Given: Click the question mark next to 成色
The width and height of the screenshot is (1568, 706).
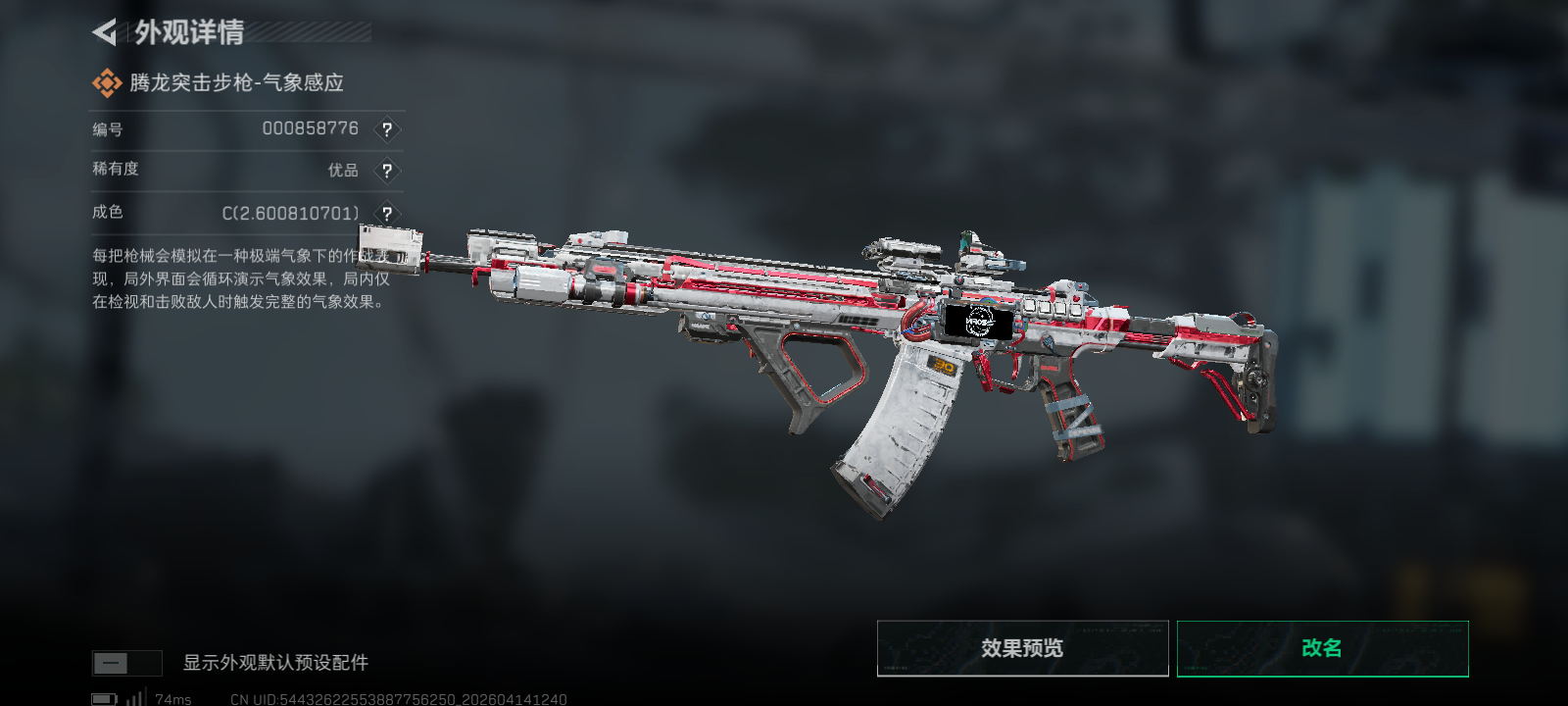Looking at the screenshot, I should (x=387, y=213).
